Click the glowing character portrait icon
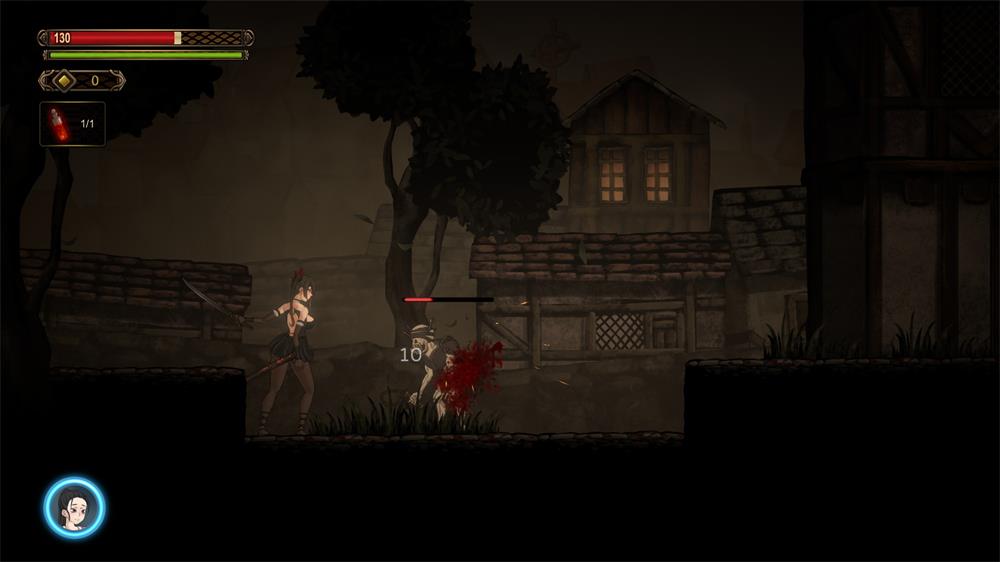This screenshot has width=1000, height=562. [74, 507]
